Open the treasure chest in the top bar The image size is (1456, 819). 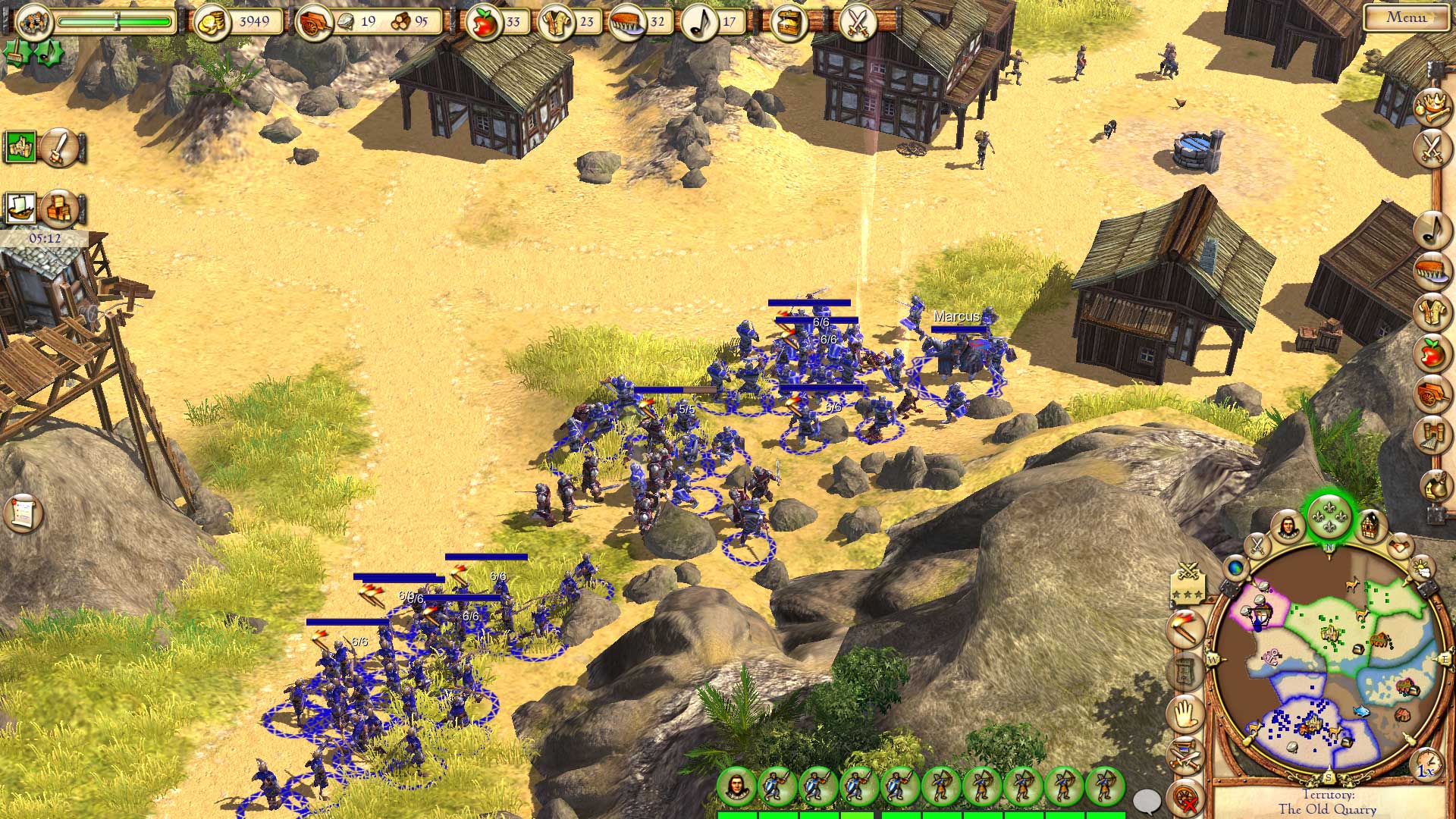pyautogui.click(x=788, y=23)
